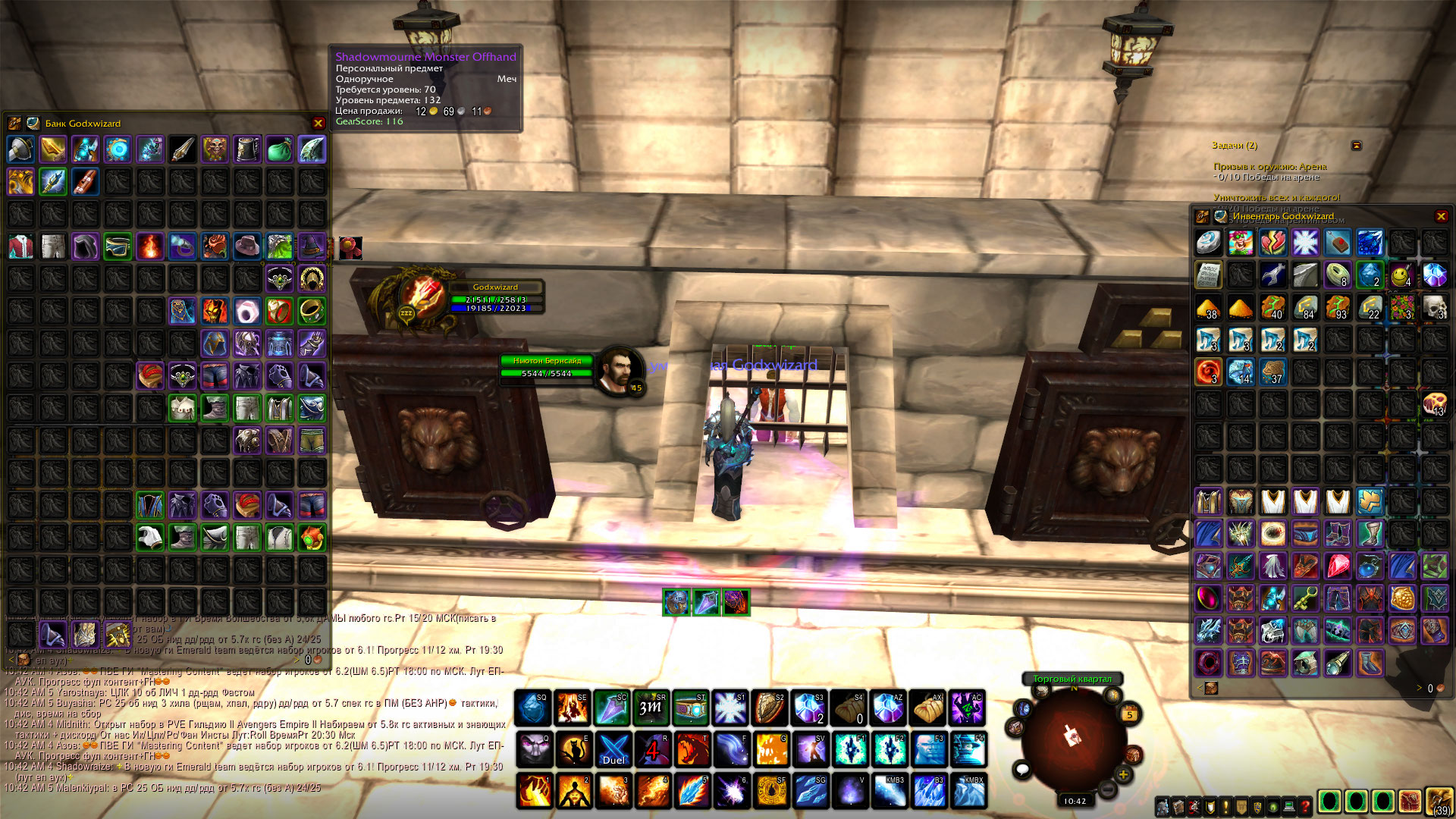Image resolution: width=1456 pixels, height=819 pixels.
Task: Choose the golden key item in inventory
Action: [x=1305, y=598]
